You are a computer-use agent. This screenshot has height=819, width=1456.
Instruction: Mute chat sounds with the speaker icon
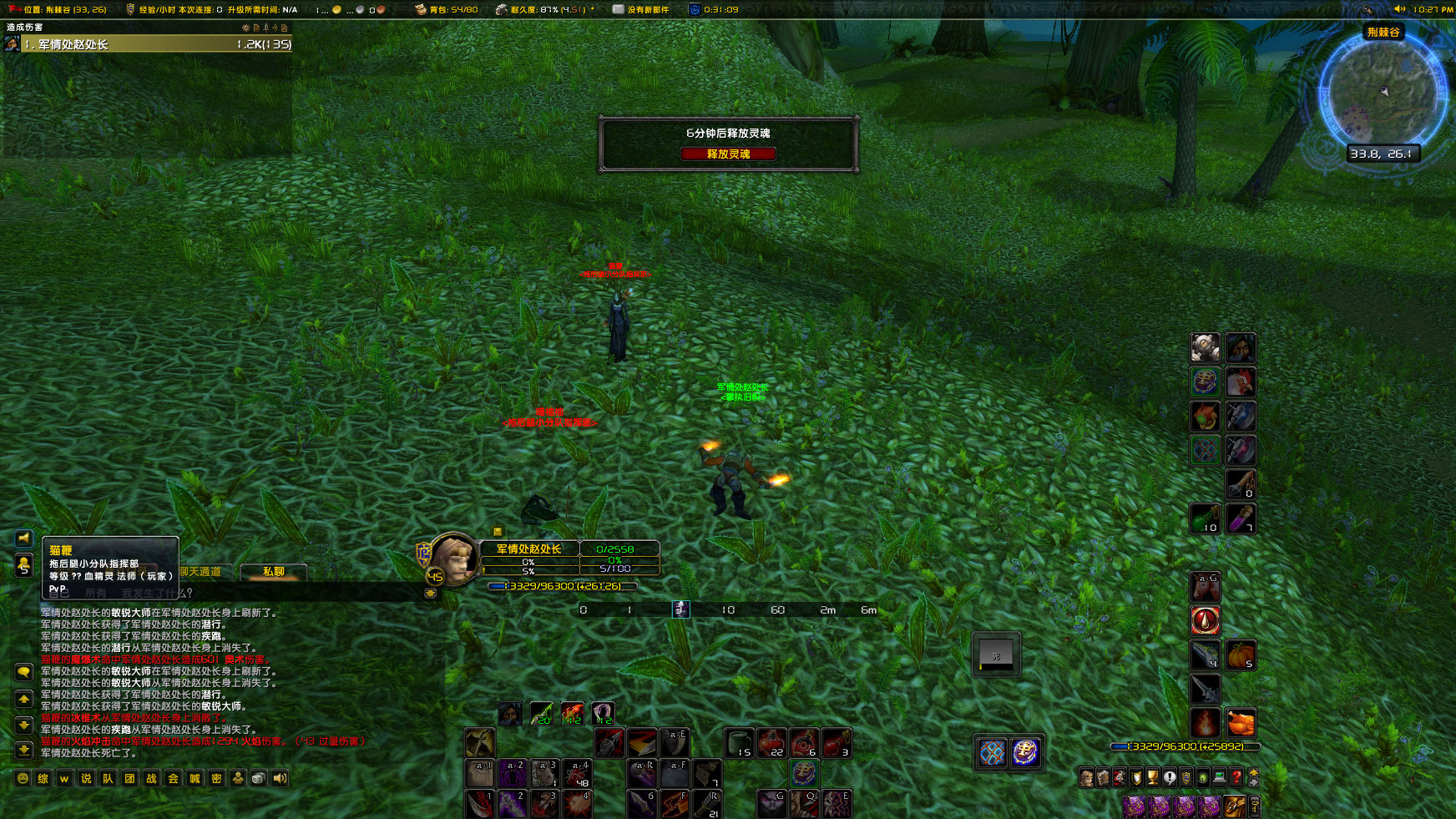(280, 779)
